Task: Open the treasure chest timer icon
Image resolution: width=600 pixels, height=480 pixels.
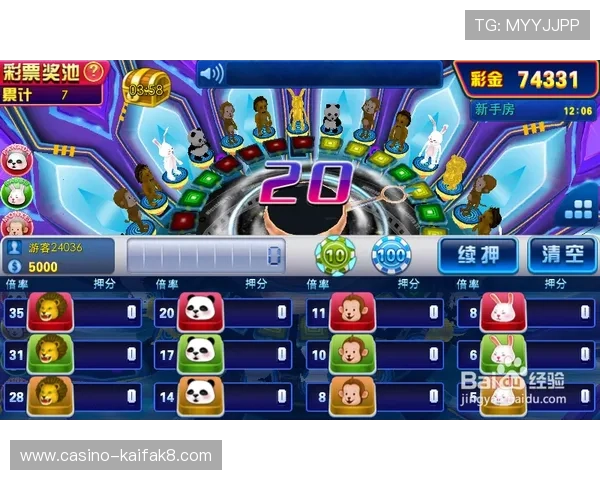Action: pos(146,88)
